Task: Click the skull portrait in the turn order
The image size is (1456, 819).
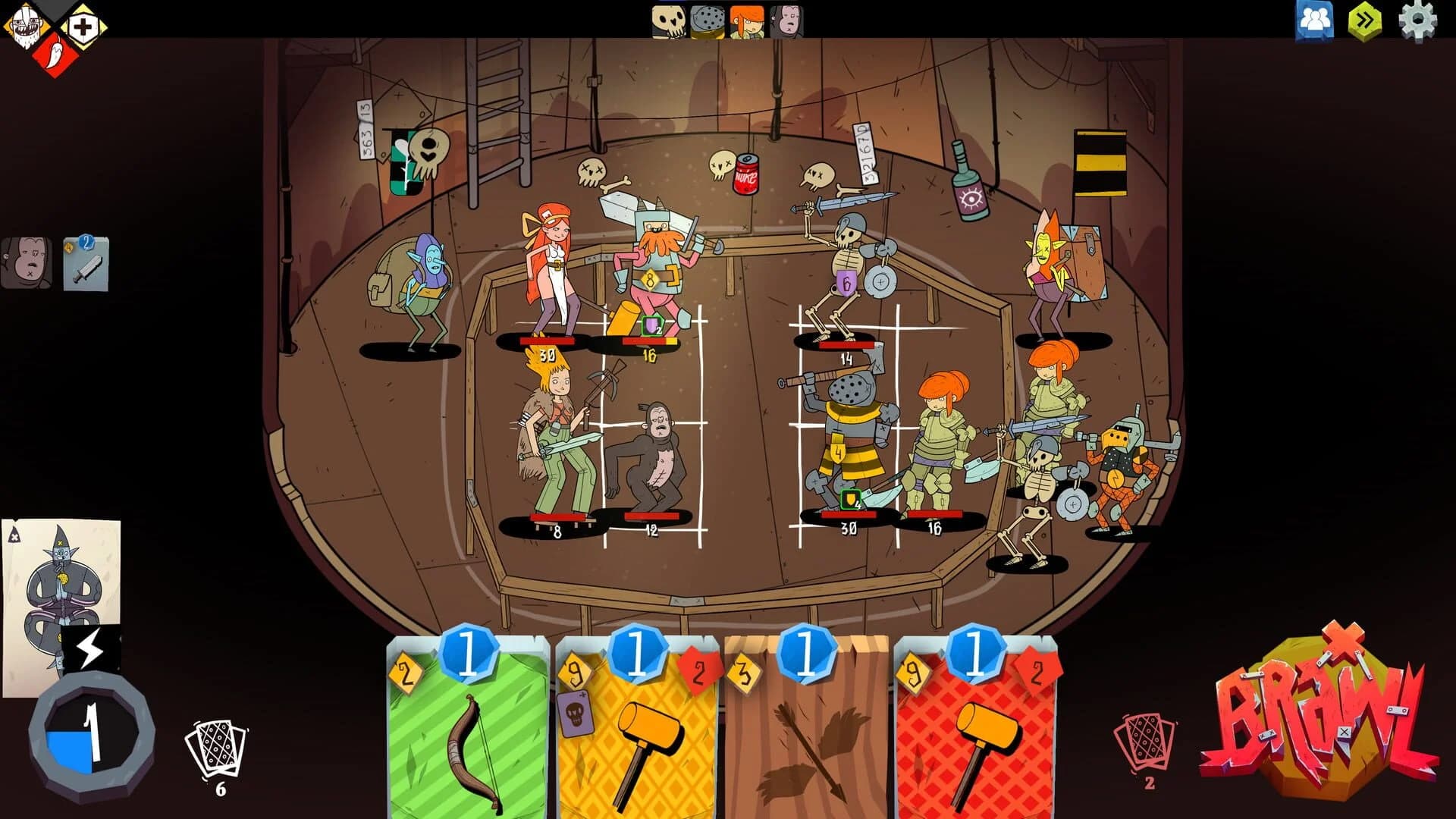Action: tap(667, 19)
